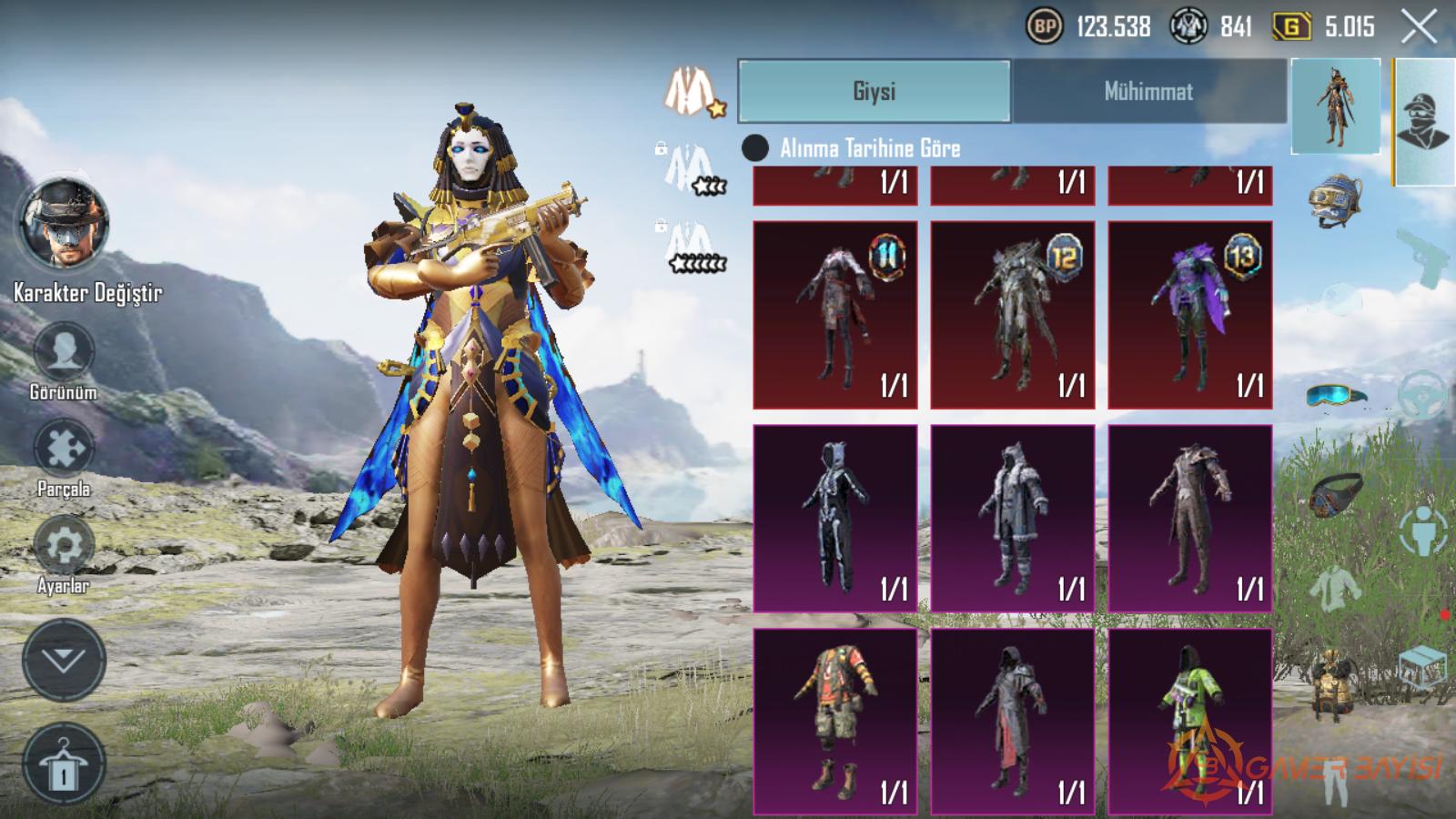Select the level 13 purple outfit
1456x819 pixels.
[1189, 314]
